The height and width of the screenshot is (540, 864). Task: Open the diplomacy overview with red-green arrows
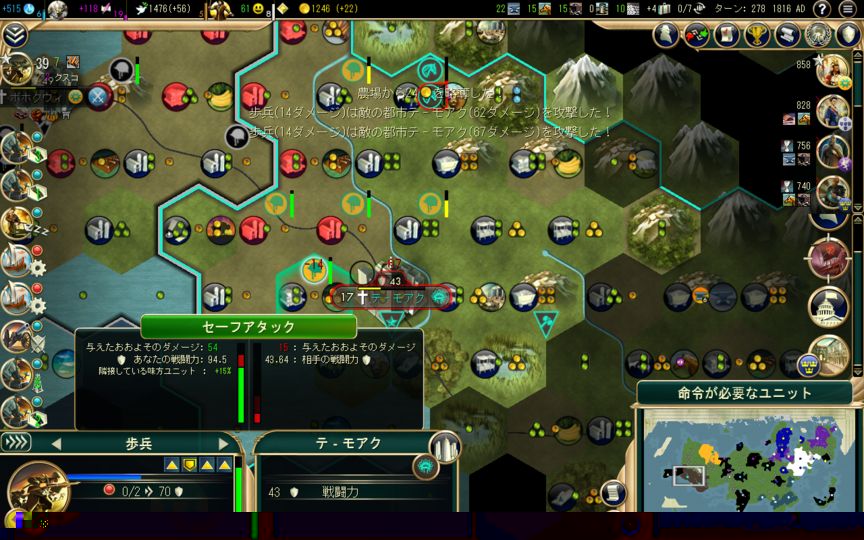[x=695, y=35]
